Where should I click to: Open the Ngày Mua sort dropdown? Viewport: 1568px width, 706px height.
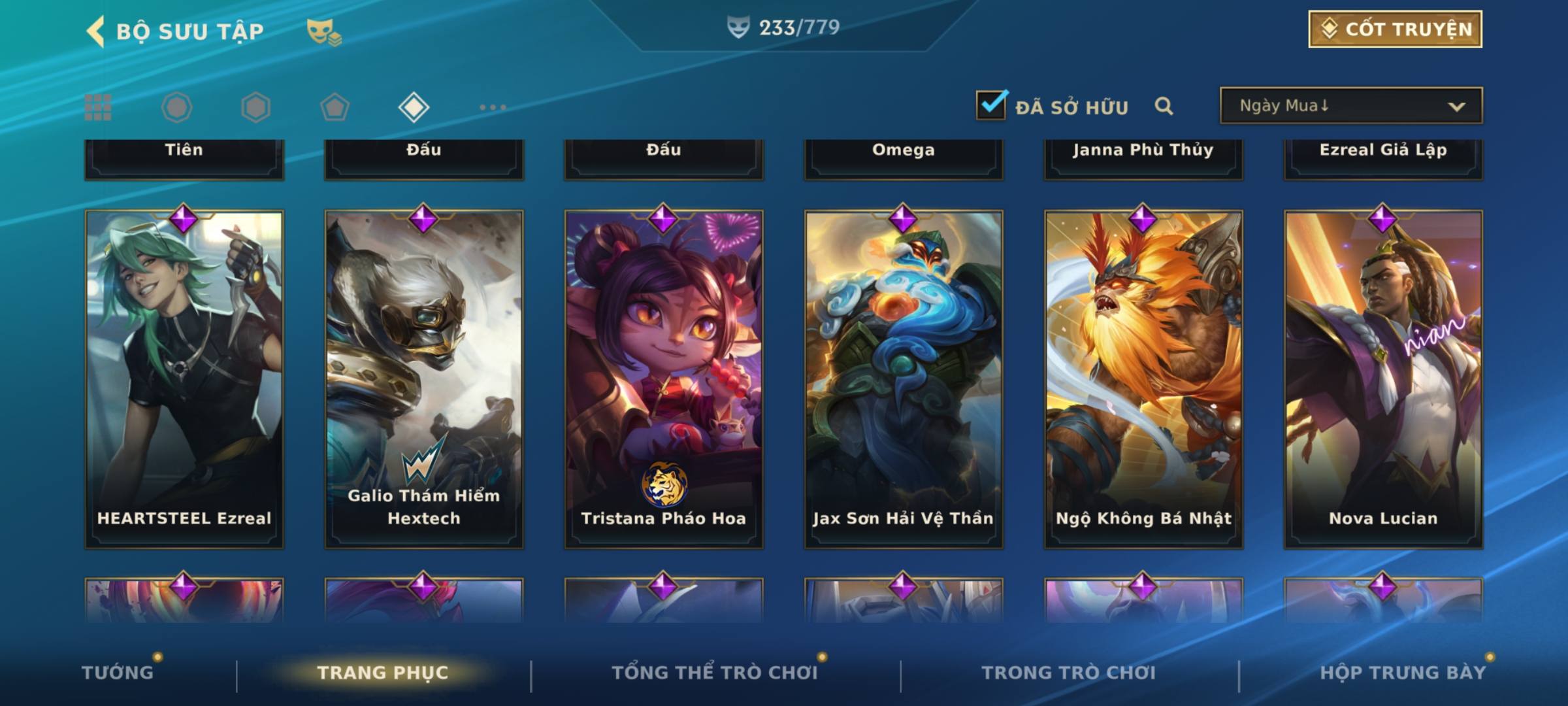coord(1350,106)
